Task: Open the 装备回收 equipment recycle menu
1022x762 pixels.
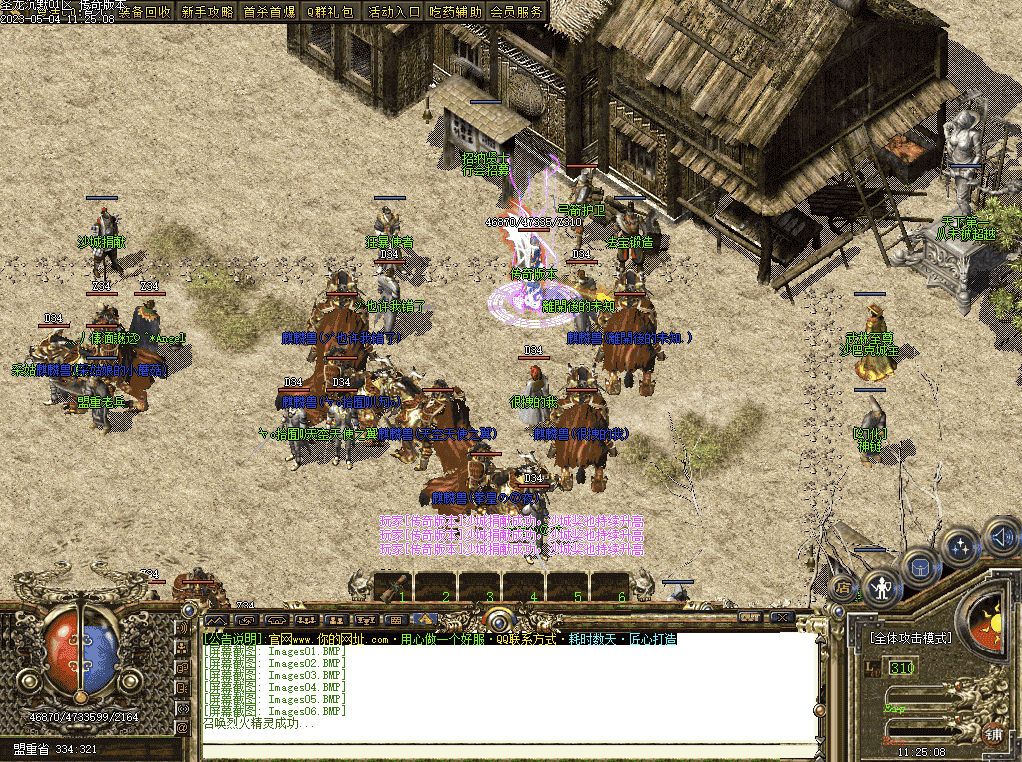Action: (x=145, y=12)
